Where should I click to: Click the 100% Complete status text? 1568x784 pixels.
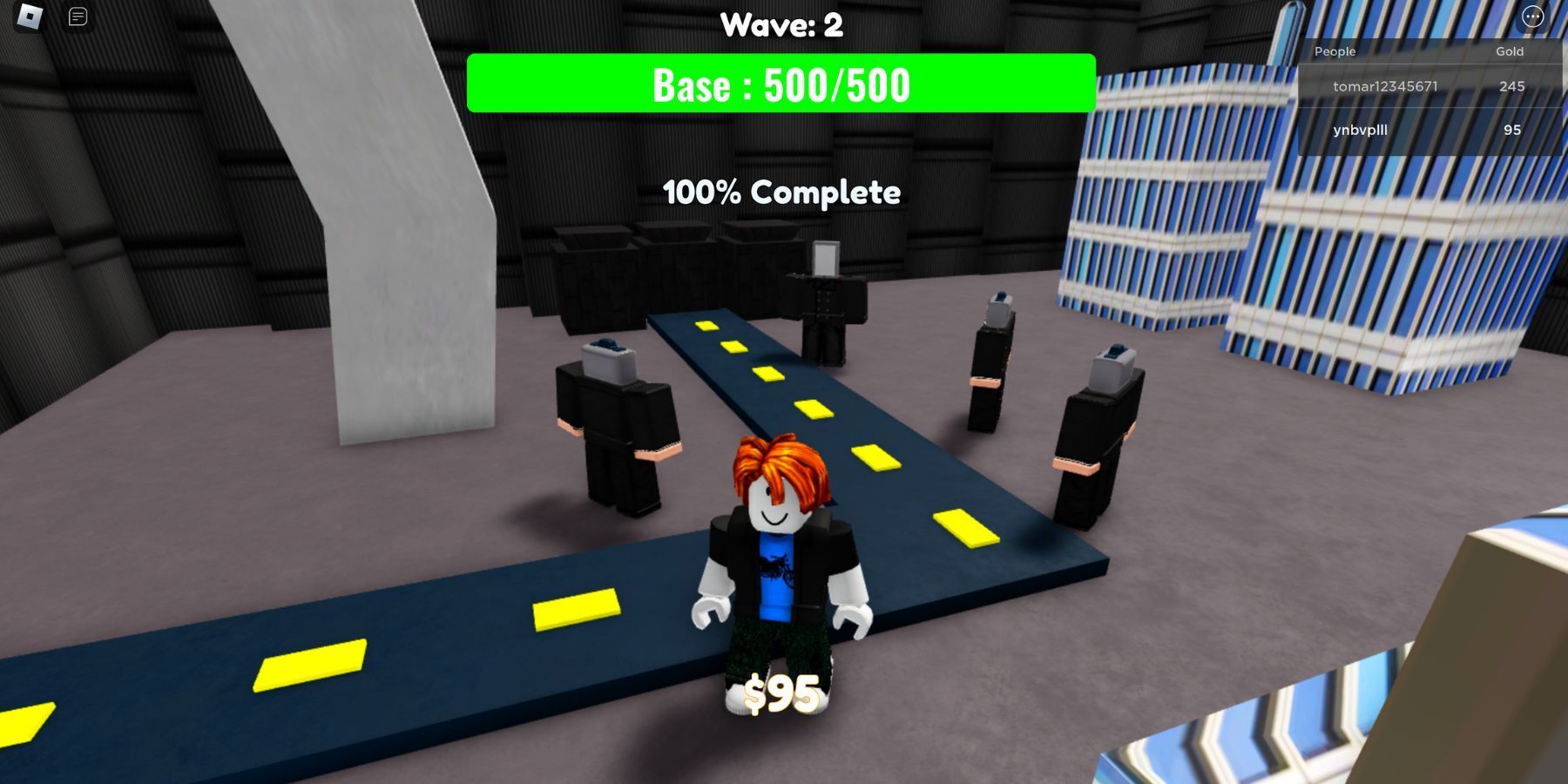(782, 193)
